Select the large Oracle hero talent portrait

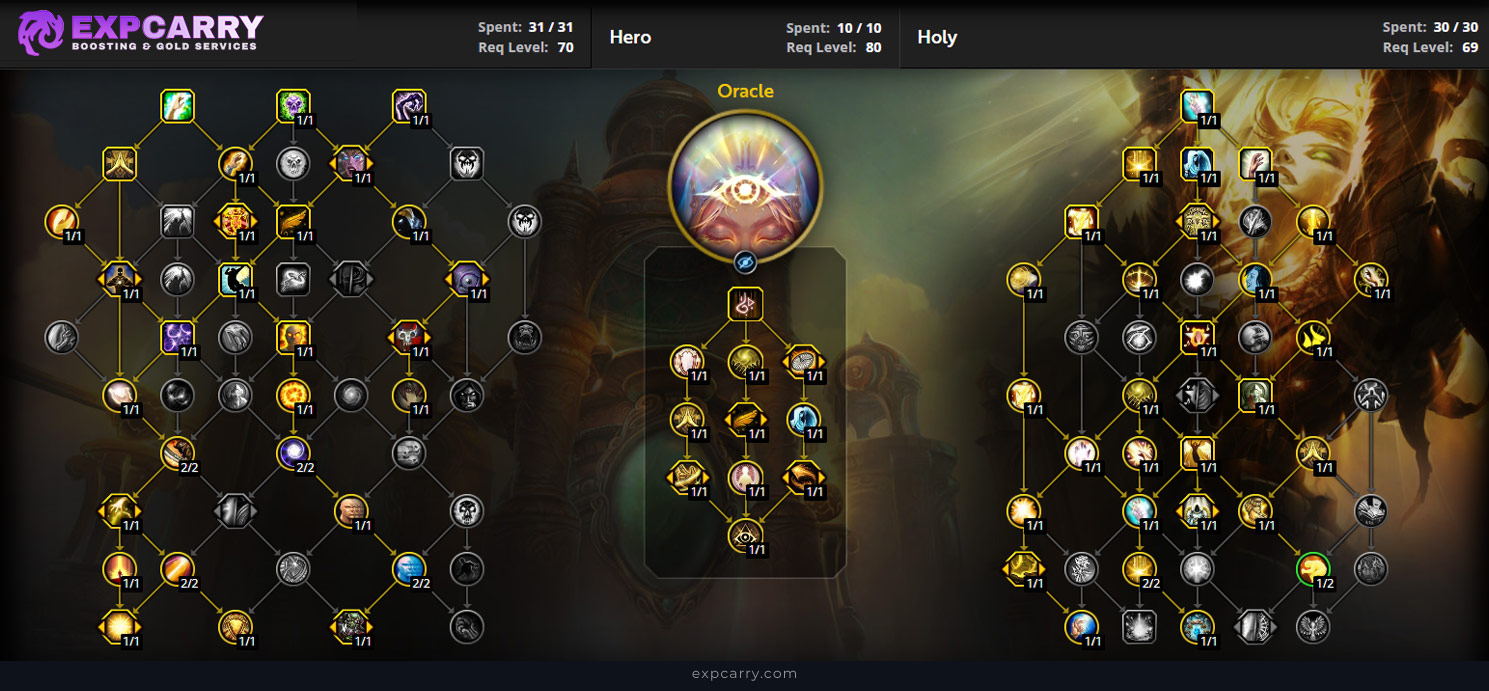click(x=745, y=184)
